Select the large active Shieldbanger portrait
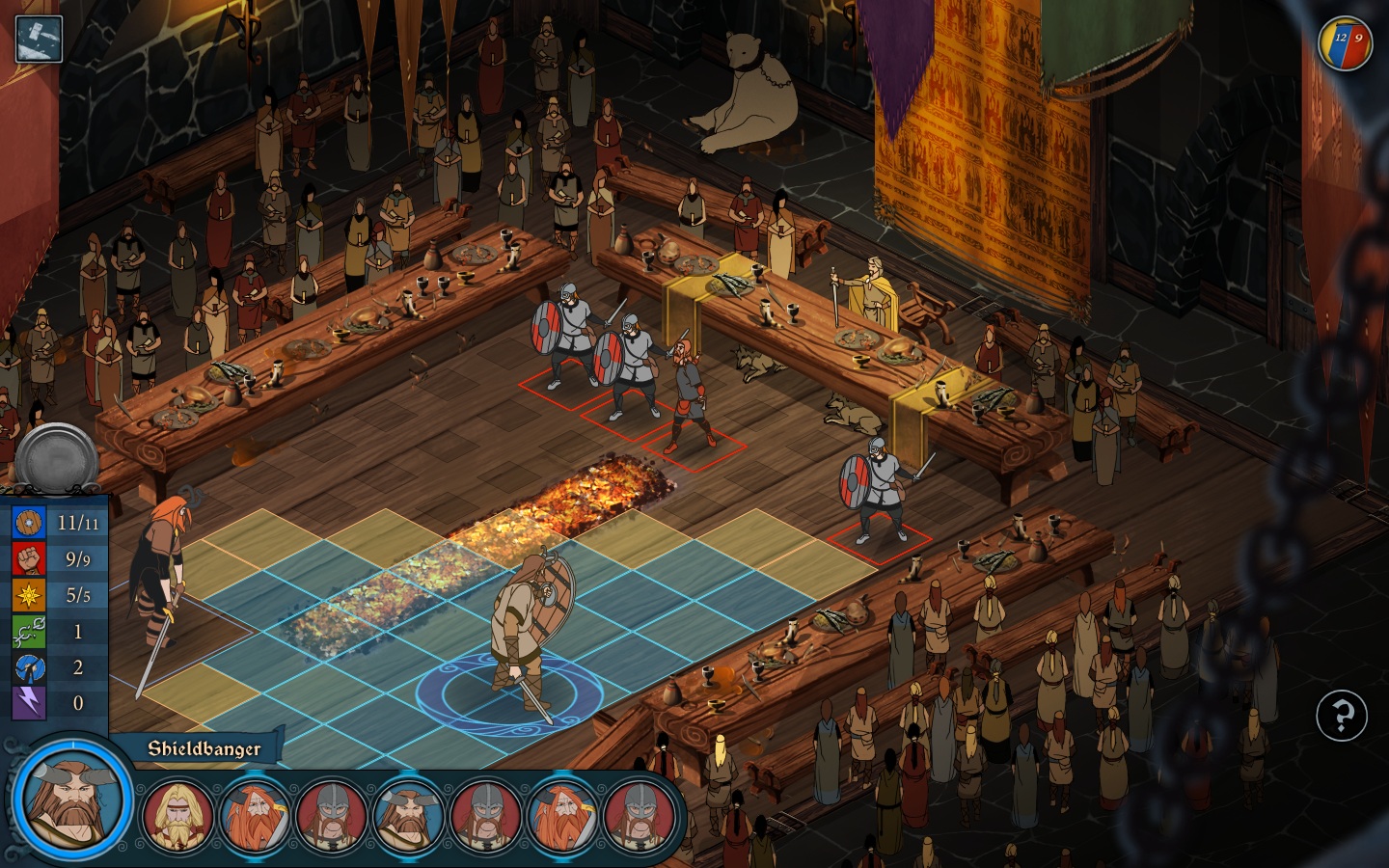Image resolution: width=1389 pixels, height=868 pixels. (72, 798)
